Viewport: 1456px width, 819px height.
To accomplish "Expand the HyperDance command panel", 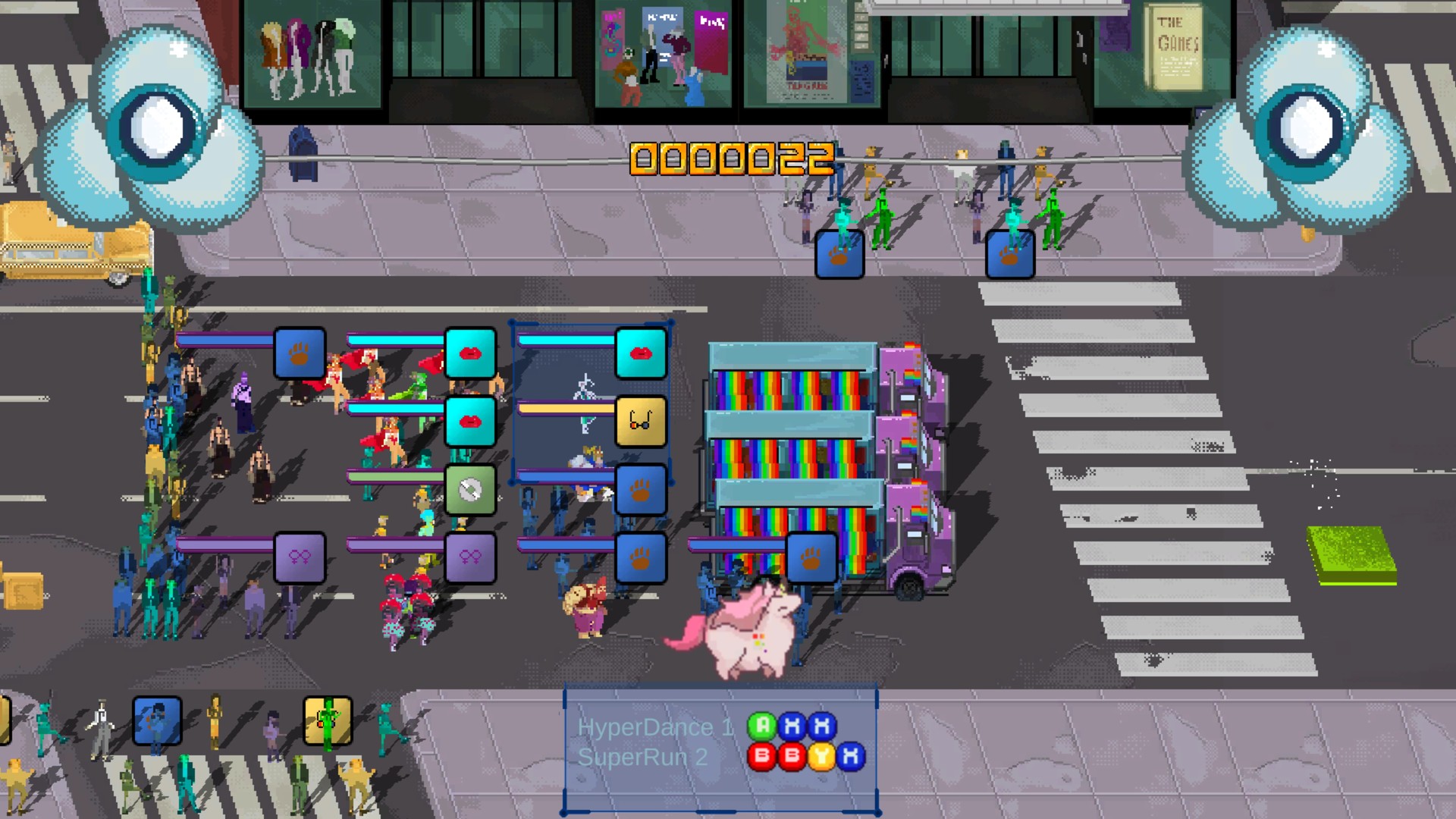I will point(720,747).
